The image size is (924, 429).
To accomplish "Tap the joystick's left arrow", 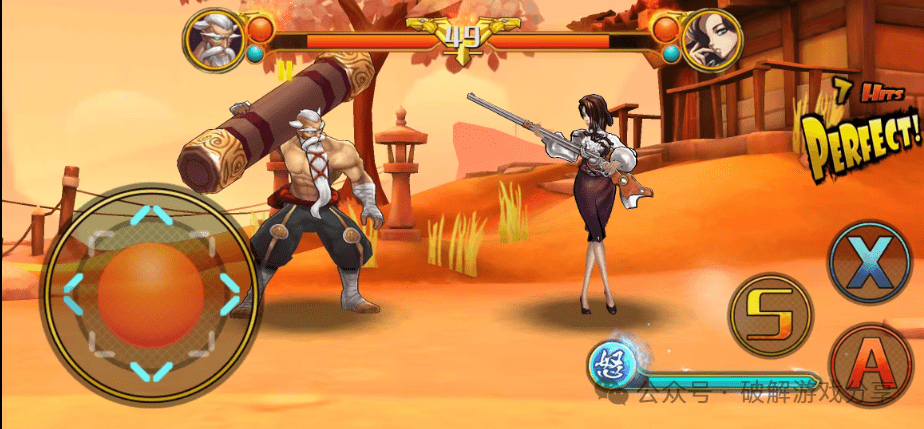I will click(74, 294).
